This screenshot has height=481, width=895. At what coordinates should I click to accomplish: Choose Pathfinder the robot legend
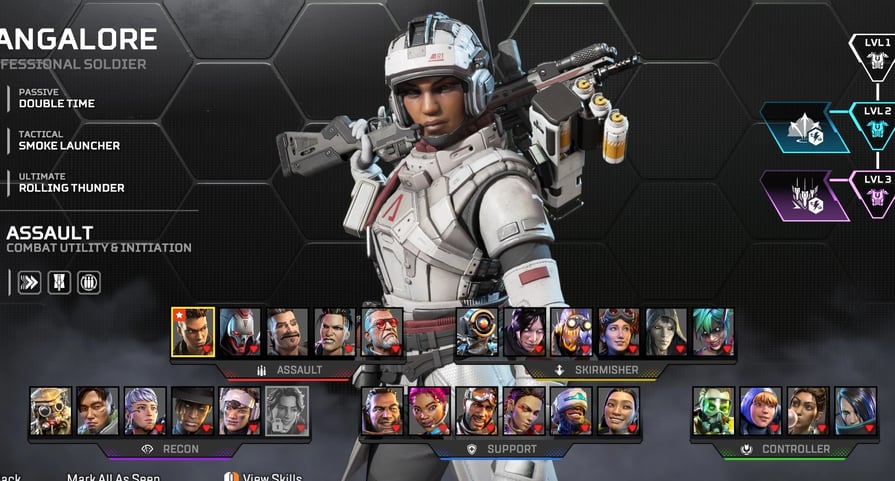[477, 332]
